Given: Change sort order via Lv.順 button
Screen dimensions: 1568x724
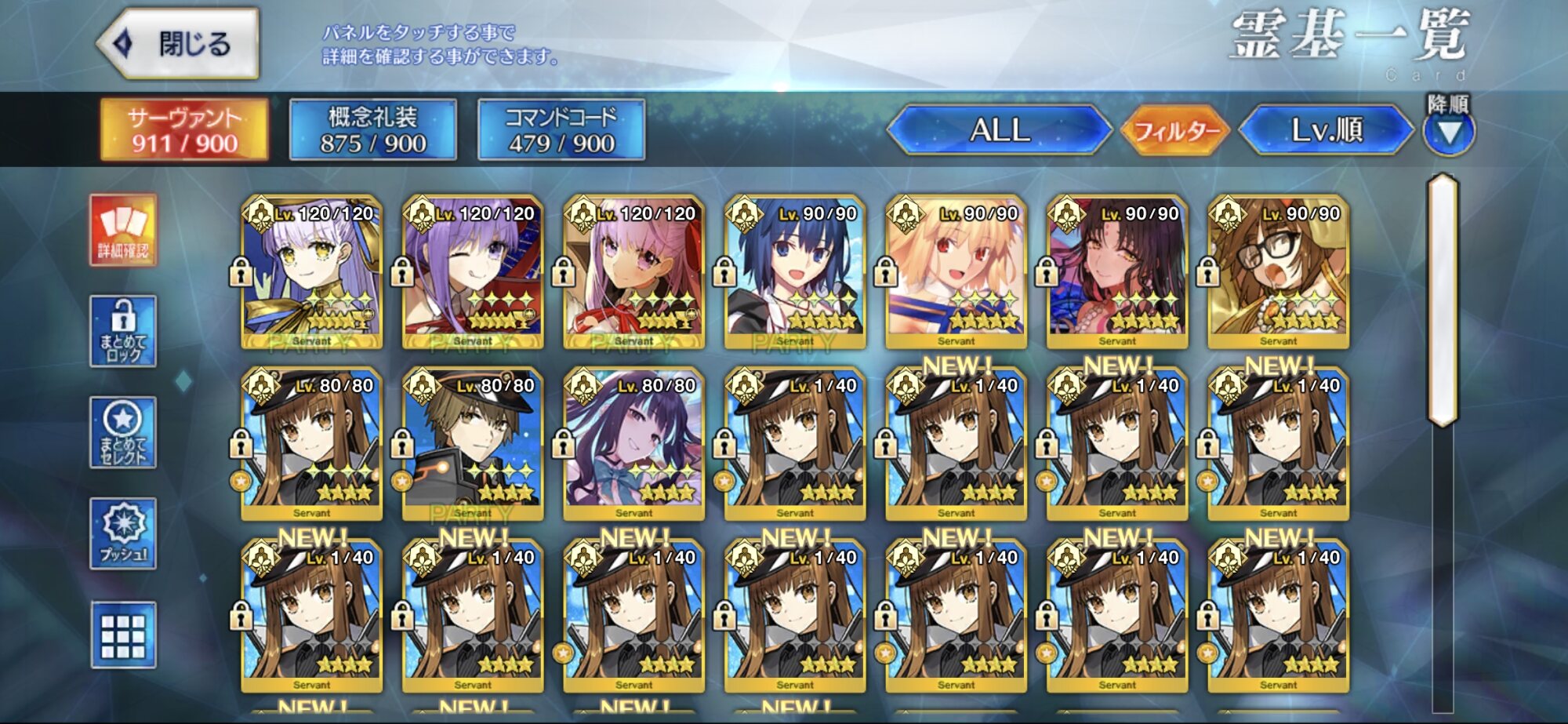Looking at the screenshot, I should (x=1326, y=129).
